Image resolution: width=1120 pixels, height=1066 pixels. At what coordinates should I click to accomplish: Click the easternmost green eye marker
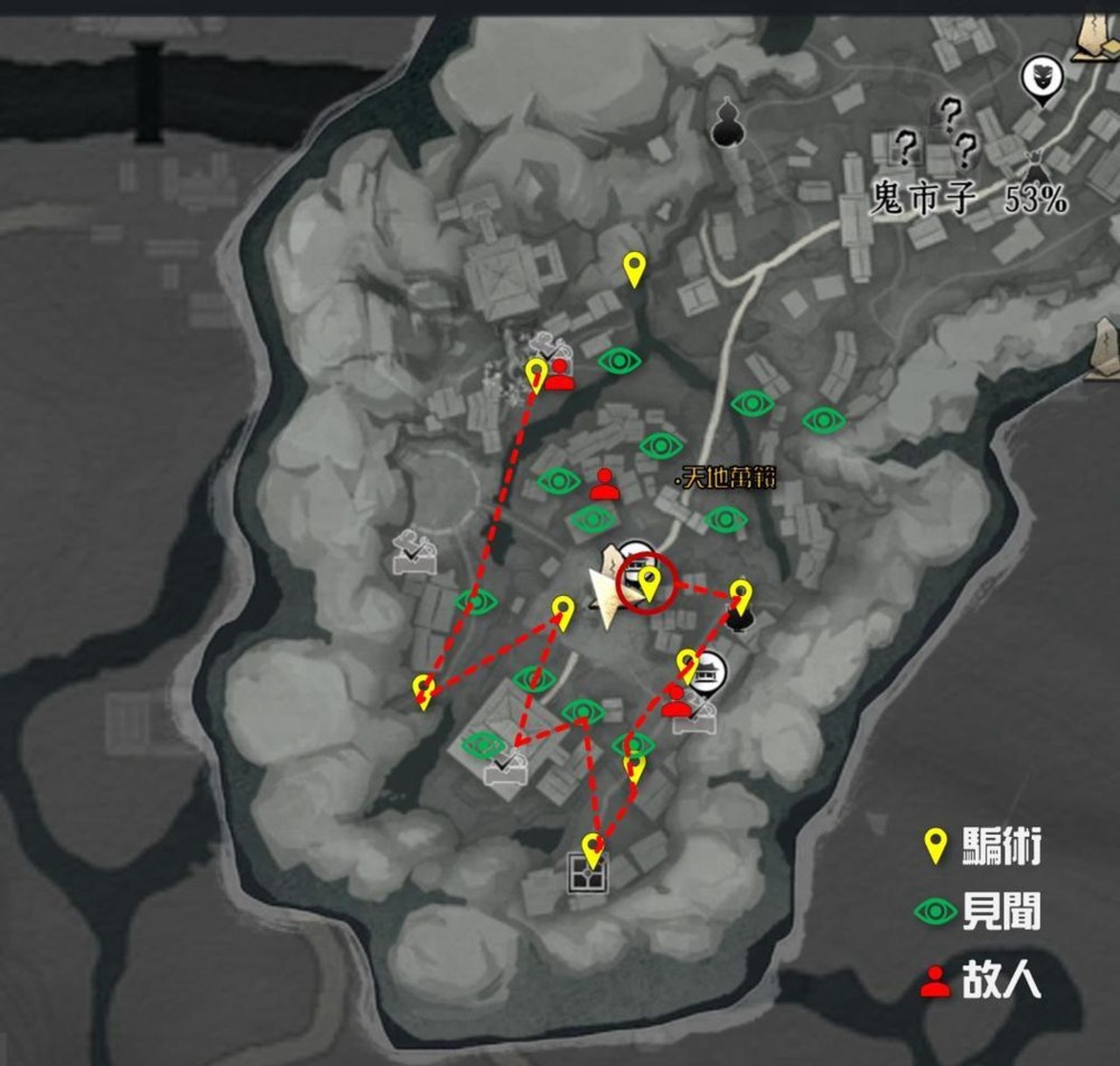click(823, 421)
